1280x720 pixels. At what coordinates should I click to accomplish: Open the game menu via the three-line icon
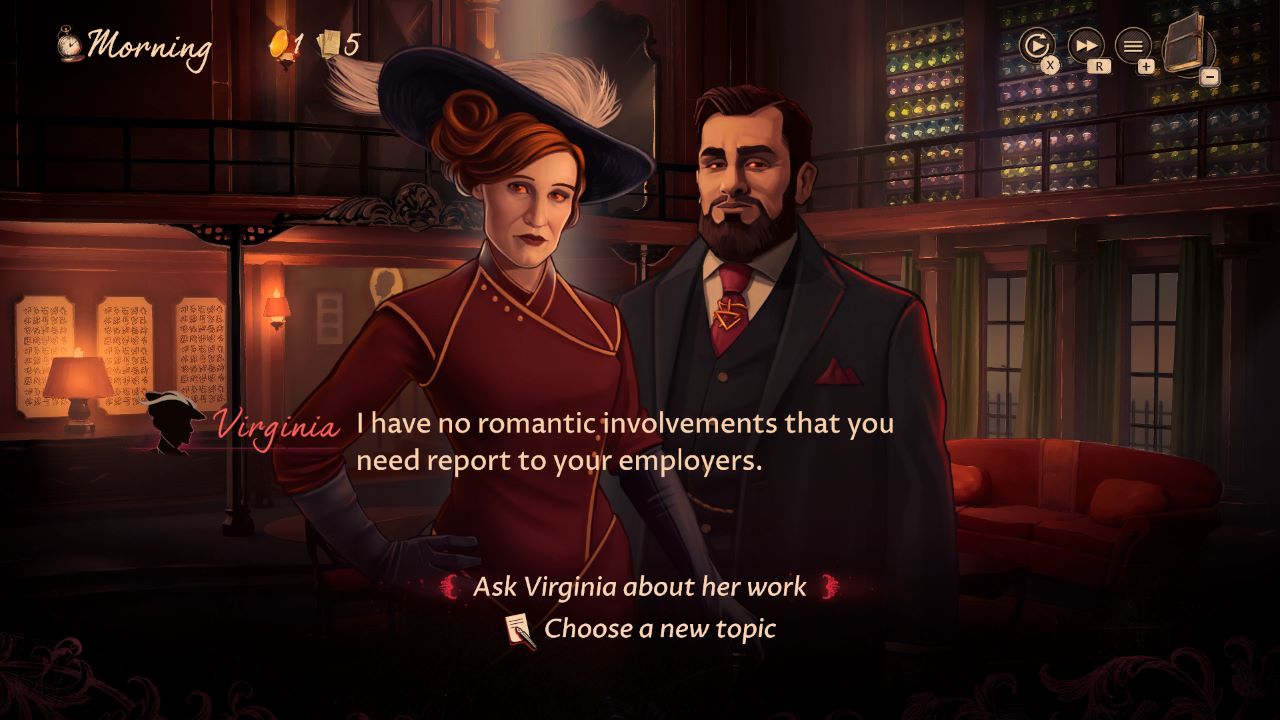click(1133, 44)
